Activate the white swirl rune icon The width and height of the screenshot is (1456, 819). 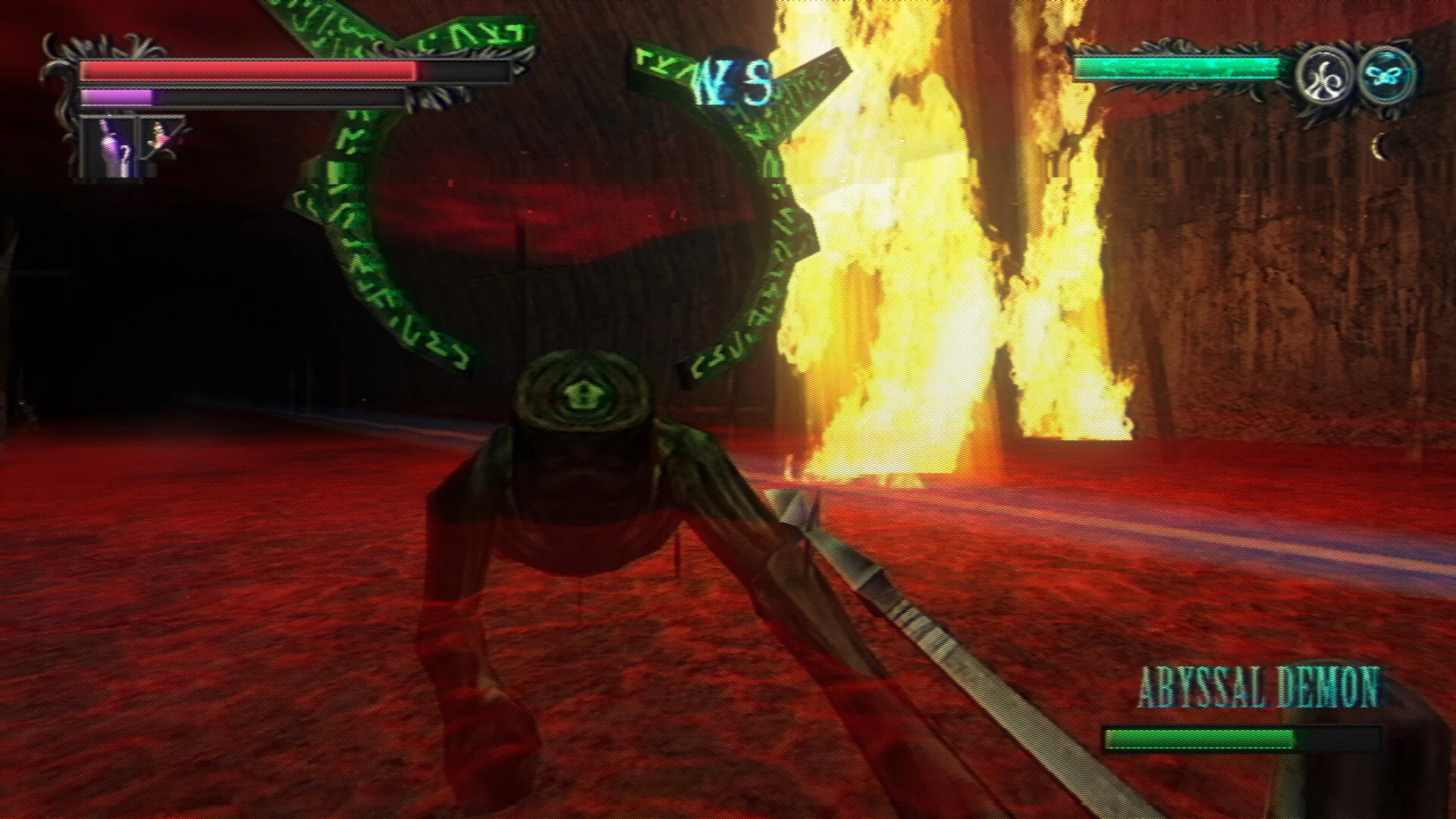pyautogui.click(x=1324, y=76)
